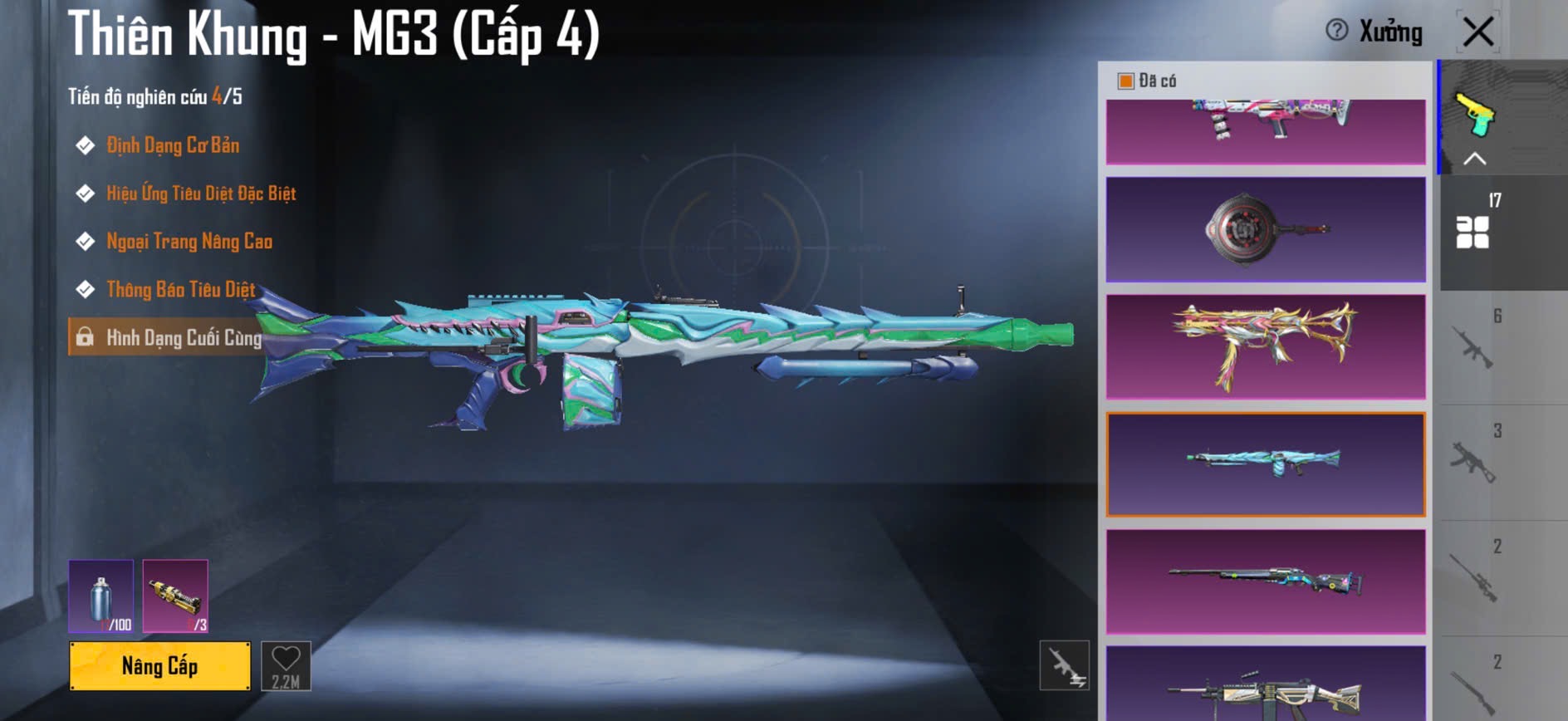Image resolution: width=1568 pixels, height=721 pixels.
Task: Select the locked Hình Dạng Cuối Cùng stage
Action: (x=183, y=337)
